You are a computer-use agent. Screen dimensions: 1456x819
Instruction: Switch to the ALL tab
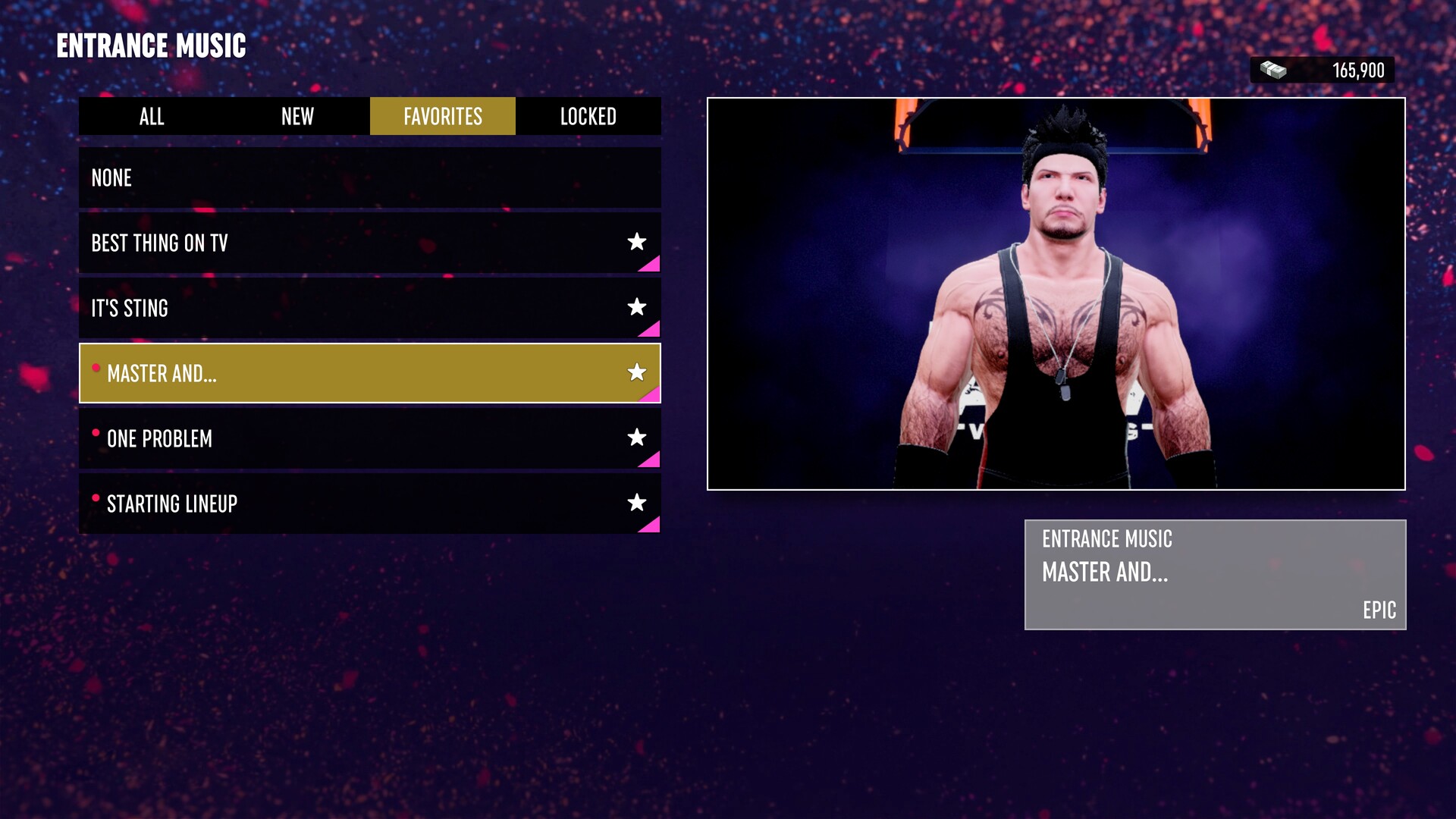[151, 117]
